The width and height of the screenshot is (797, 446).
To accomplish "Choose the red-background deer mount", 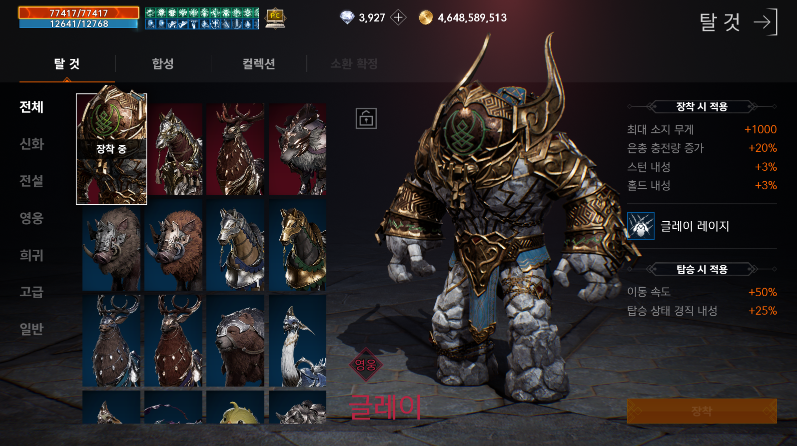I will pos(236,149).
